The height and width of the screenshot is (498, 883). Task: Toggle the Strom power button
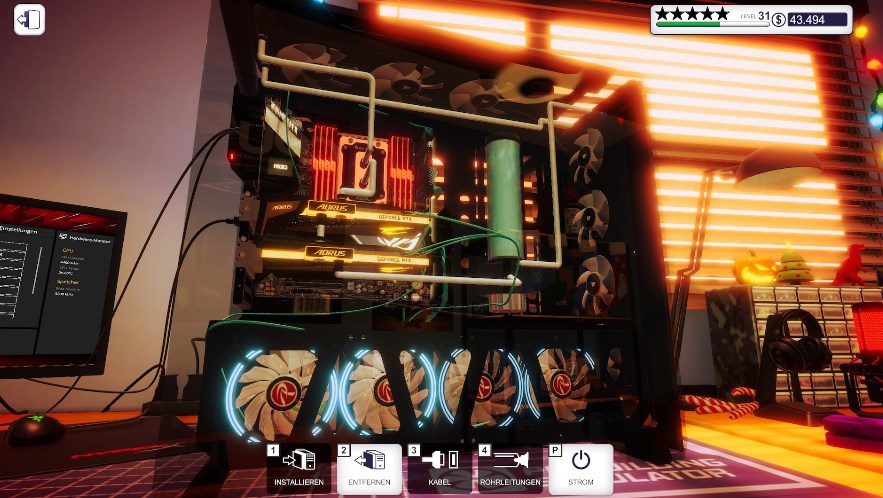(581, 469)
